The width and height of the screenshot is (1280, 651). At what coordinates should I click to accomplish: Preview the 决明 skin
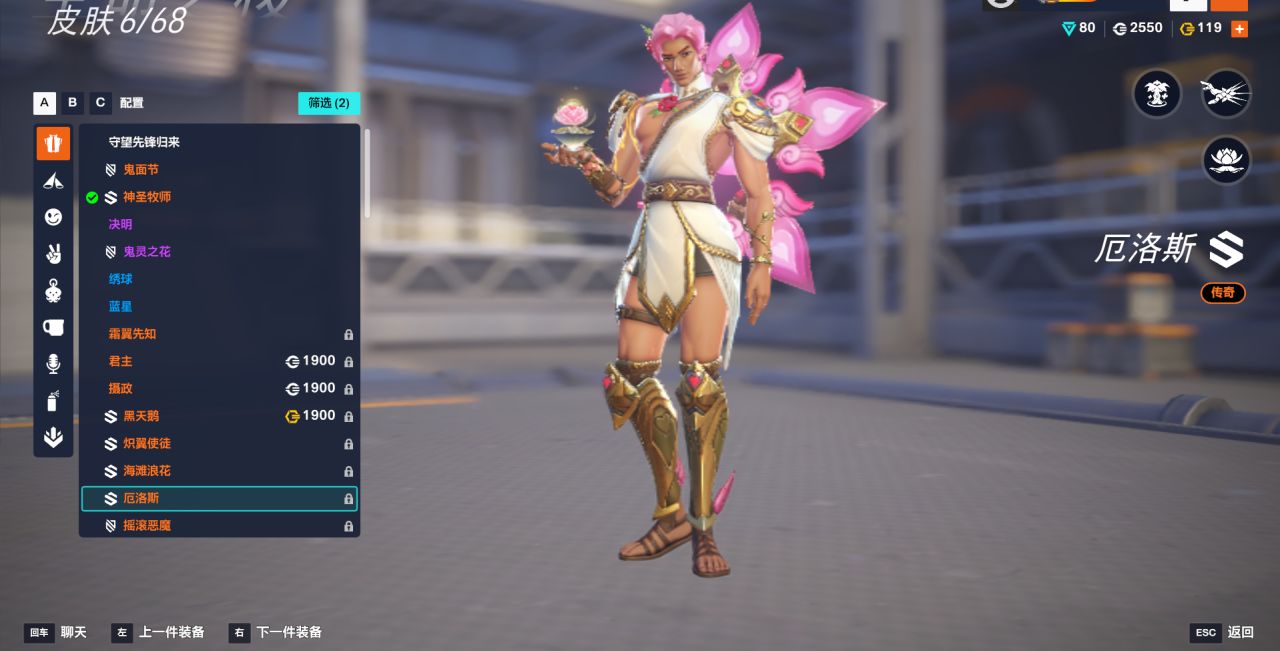click(x=121, y=224)
